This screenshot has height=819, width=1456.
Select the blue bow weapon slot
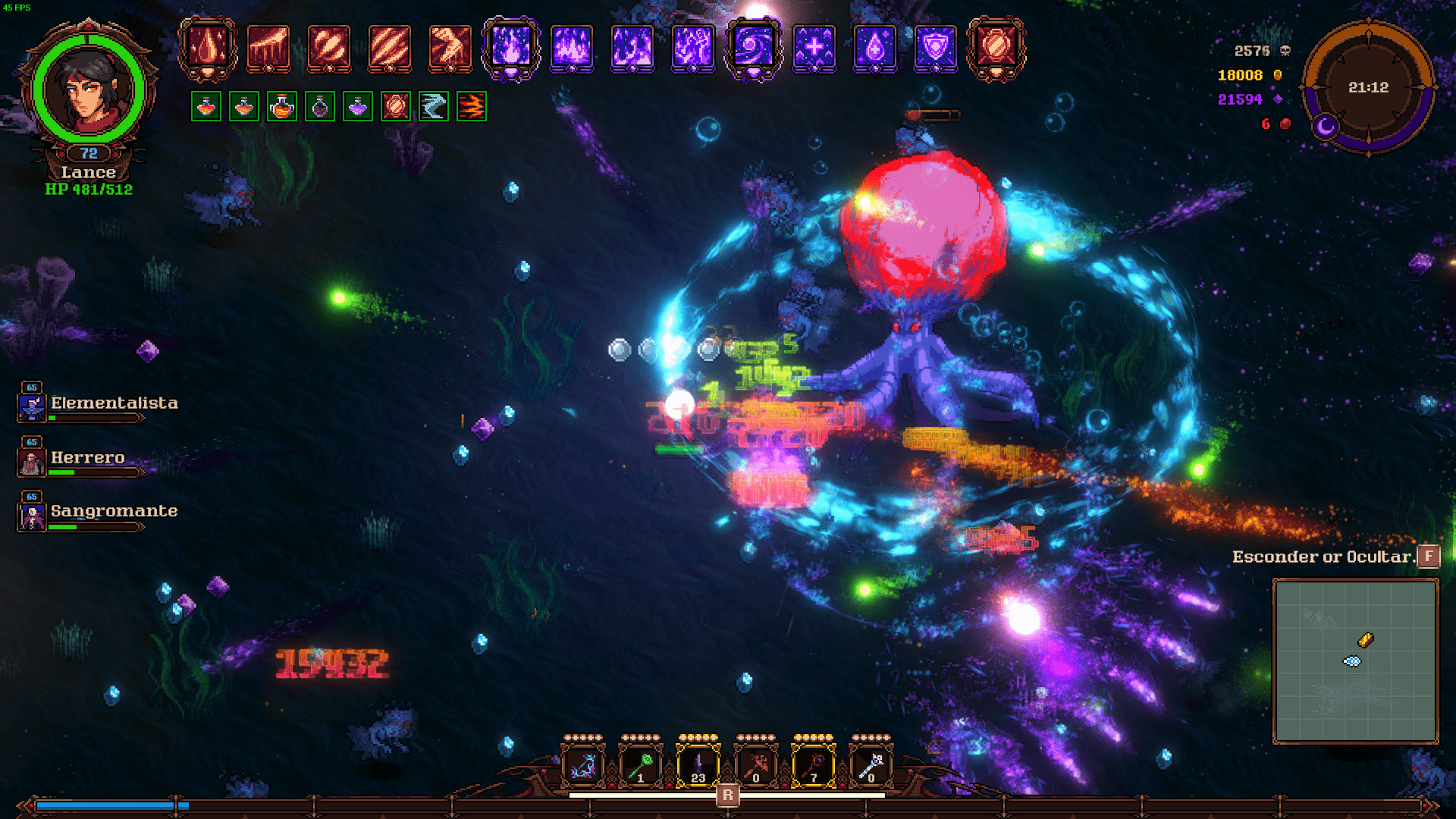pyautogui.click(x=582, y=765)
